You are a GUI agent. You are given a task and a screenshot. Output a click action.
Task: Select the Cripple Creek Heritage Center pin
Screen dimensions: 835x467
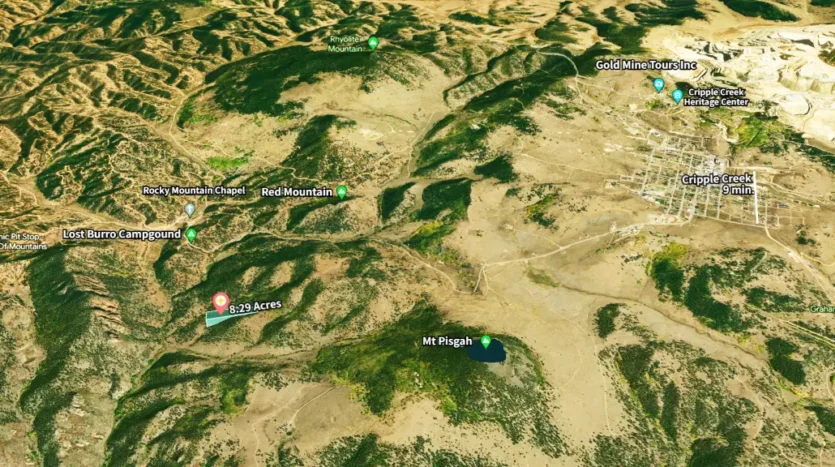(677, 96)
